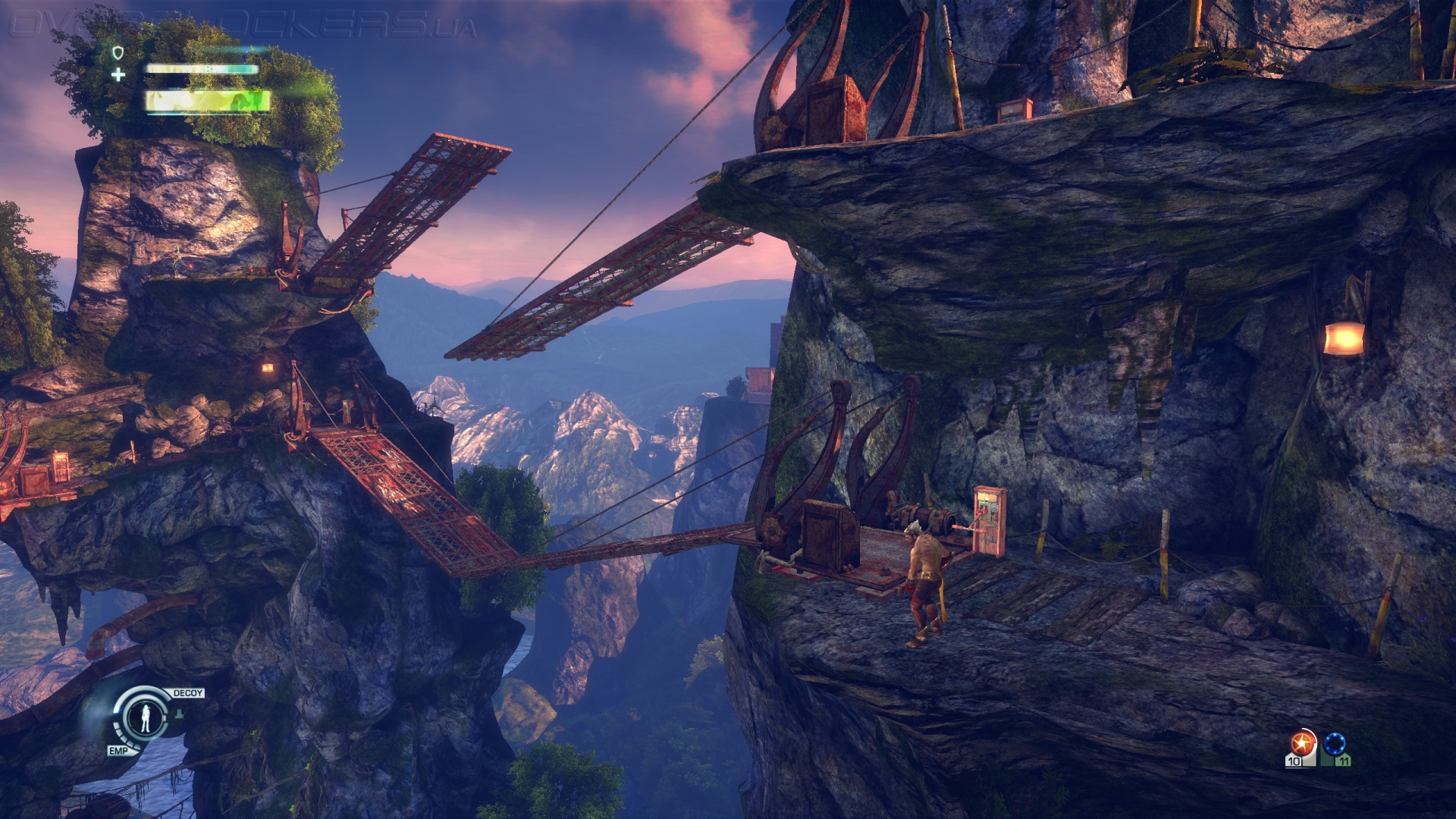
Task: Click the companion silhouette command wheel
Action: [x=143, y=716]
